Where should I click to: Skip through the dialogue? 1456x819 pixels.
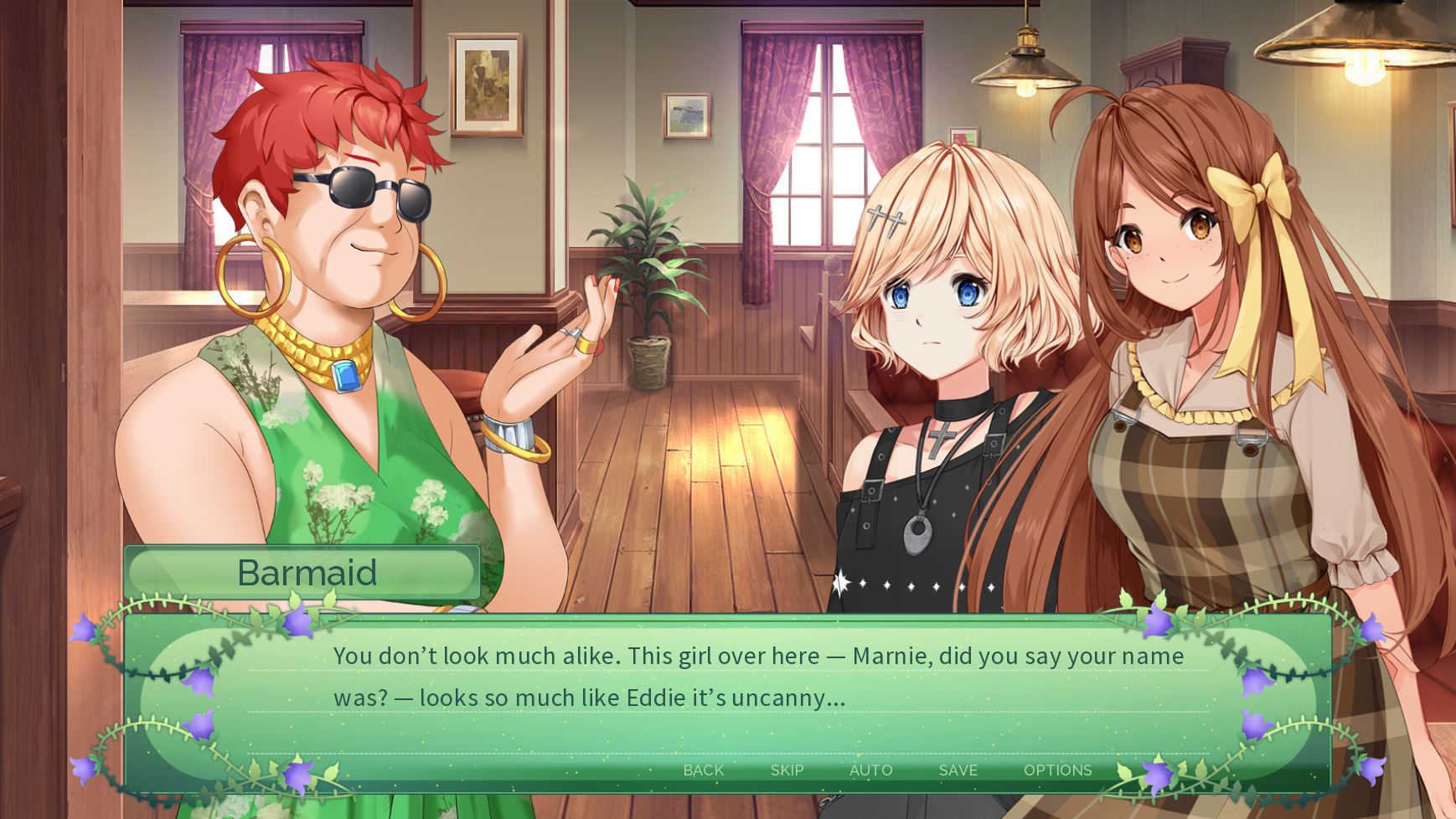pos(787,770)
